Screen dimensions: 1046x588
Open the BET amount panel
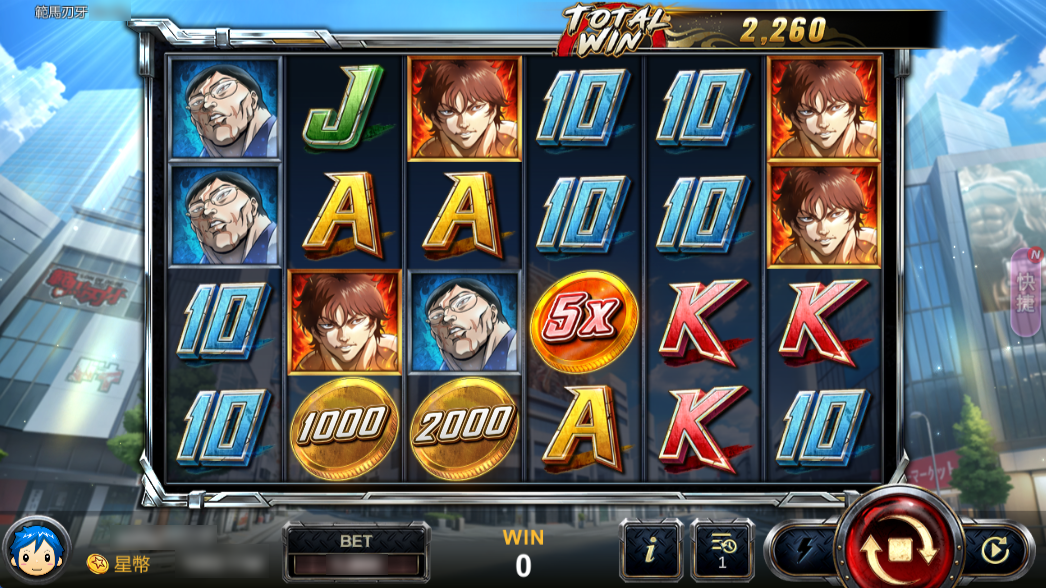coord(356,553)
